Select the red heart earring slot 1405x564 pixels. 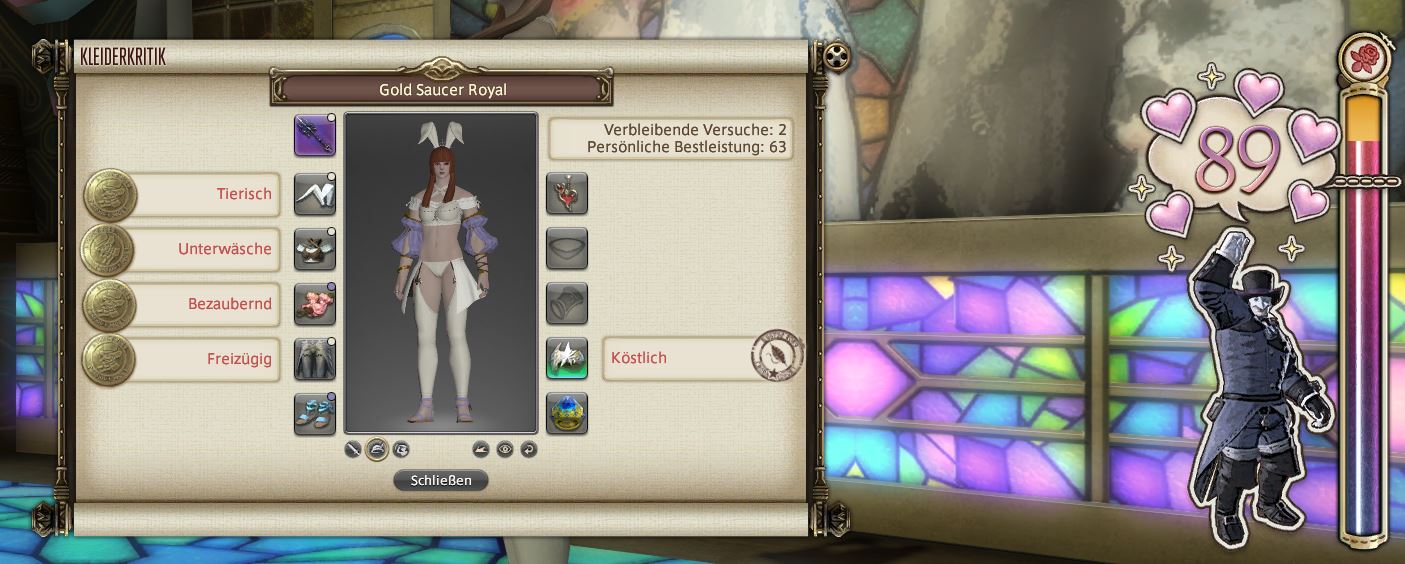tap(567, 194)
